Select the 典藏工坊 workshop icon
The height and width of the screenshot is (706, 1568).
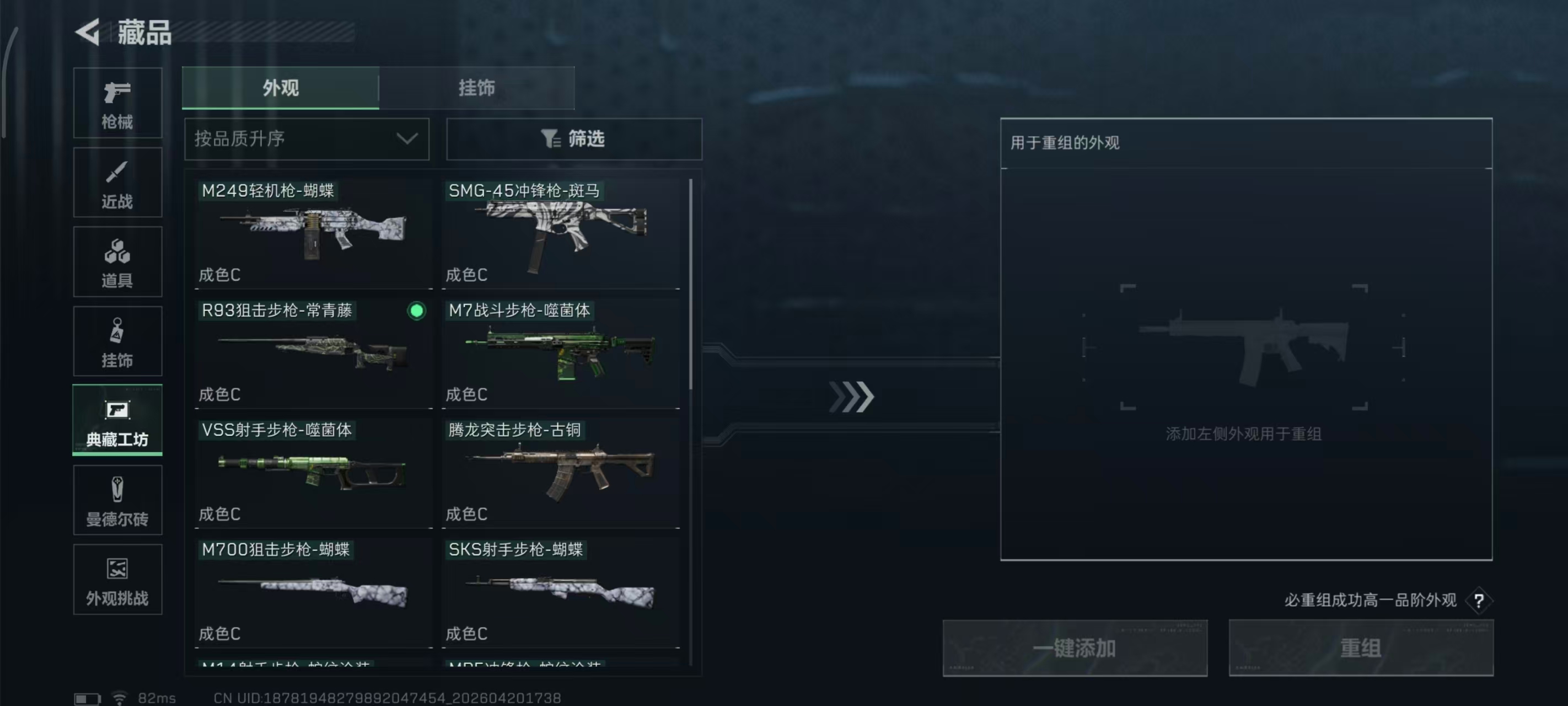coord(117,421)
